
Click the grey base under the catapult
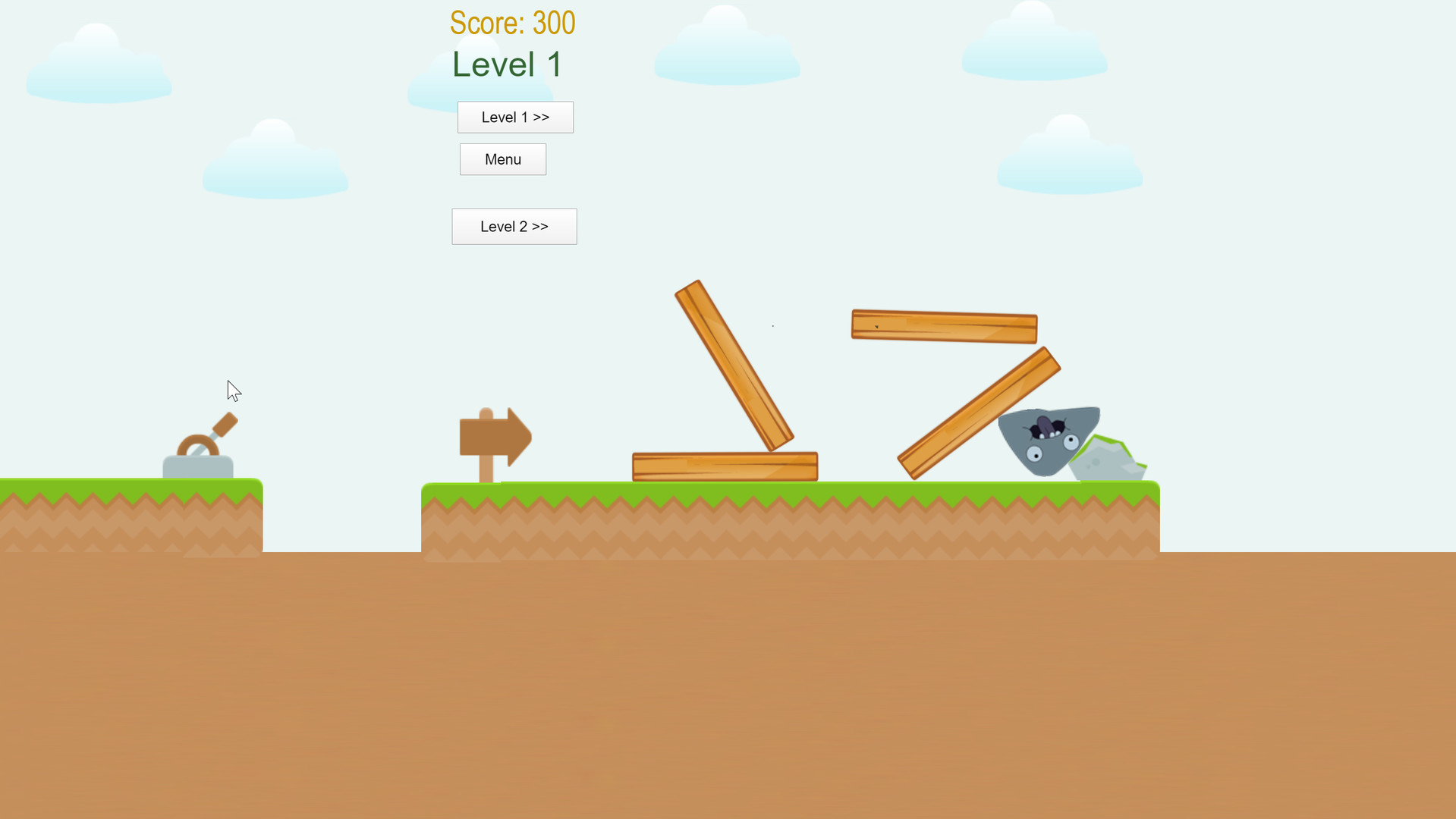click(x=197, y=466)
